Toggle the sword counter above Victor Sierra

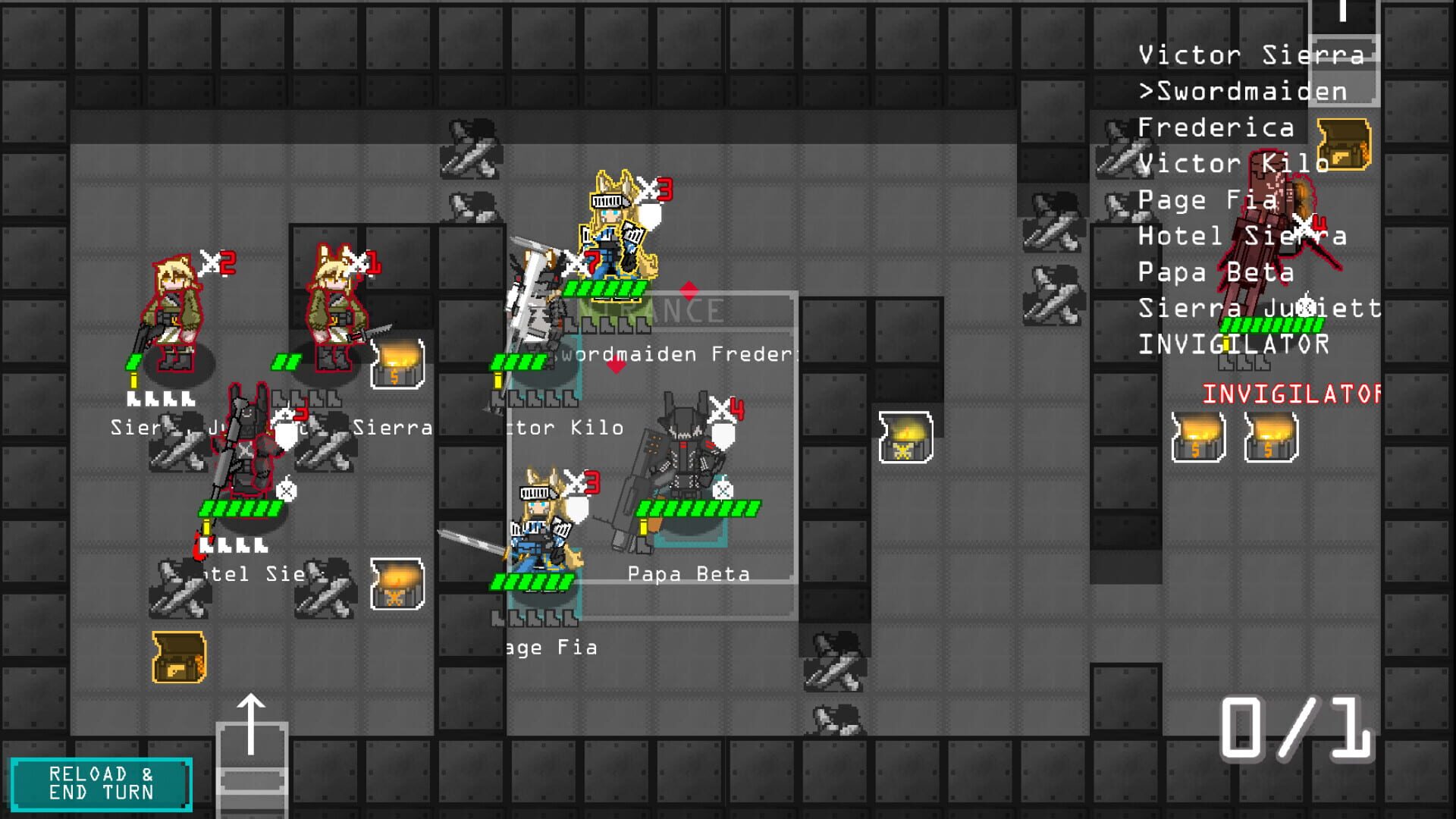point(360,262)
